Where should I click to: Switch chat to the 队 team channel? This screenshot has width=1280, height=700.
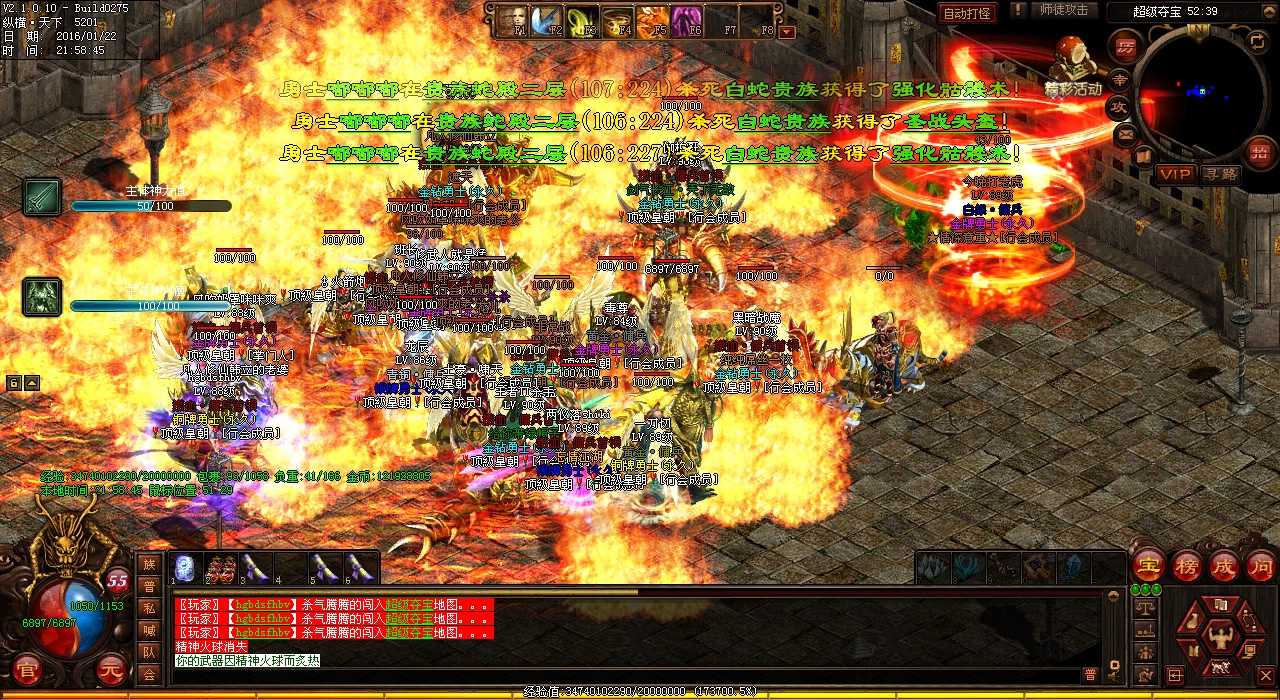pos(149,652)
